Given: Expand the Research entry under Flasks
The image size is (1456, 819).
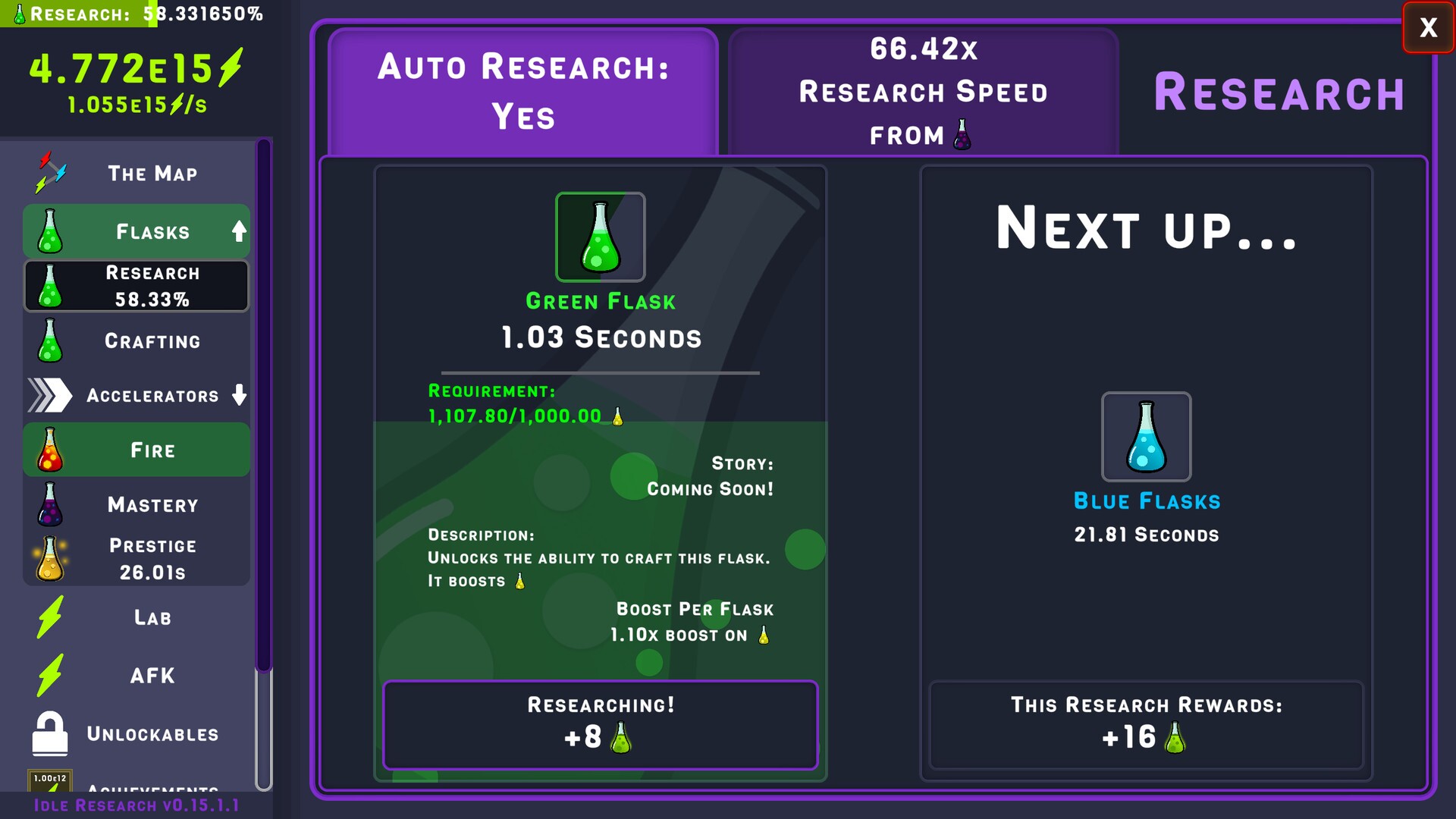Looking at the screenshot, I should point(136,286).
